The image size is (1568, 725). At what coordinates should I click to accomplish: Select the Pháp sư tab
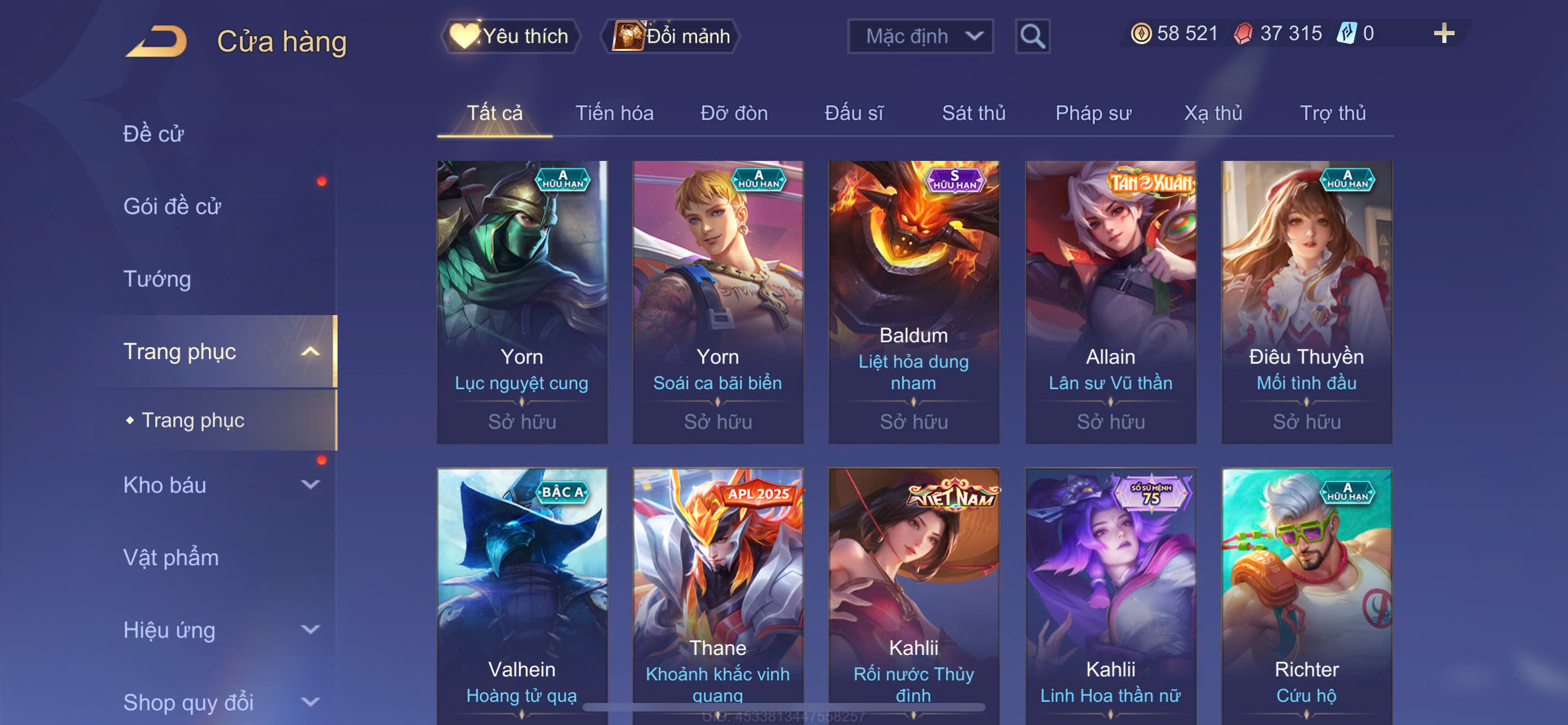coord(1093,113)
